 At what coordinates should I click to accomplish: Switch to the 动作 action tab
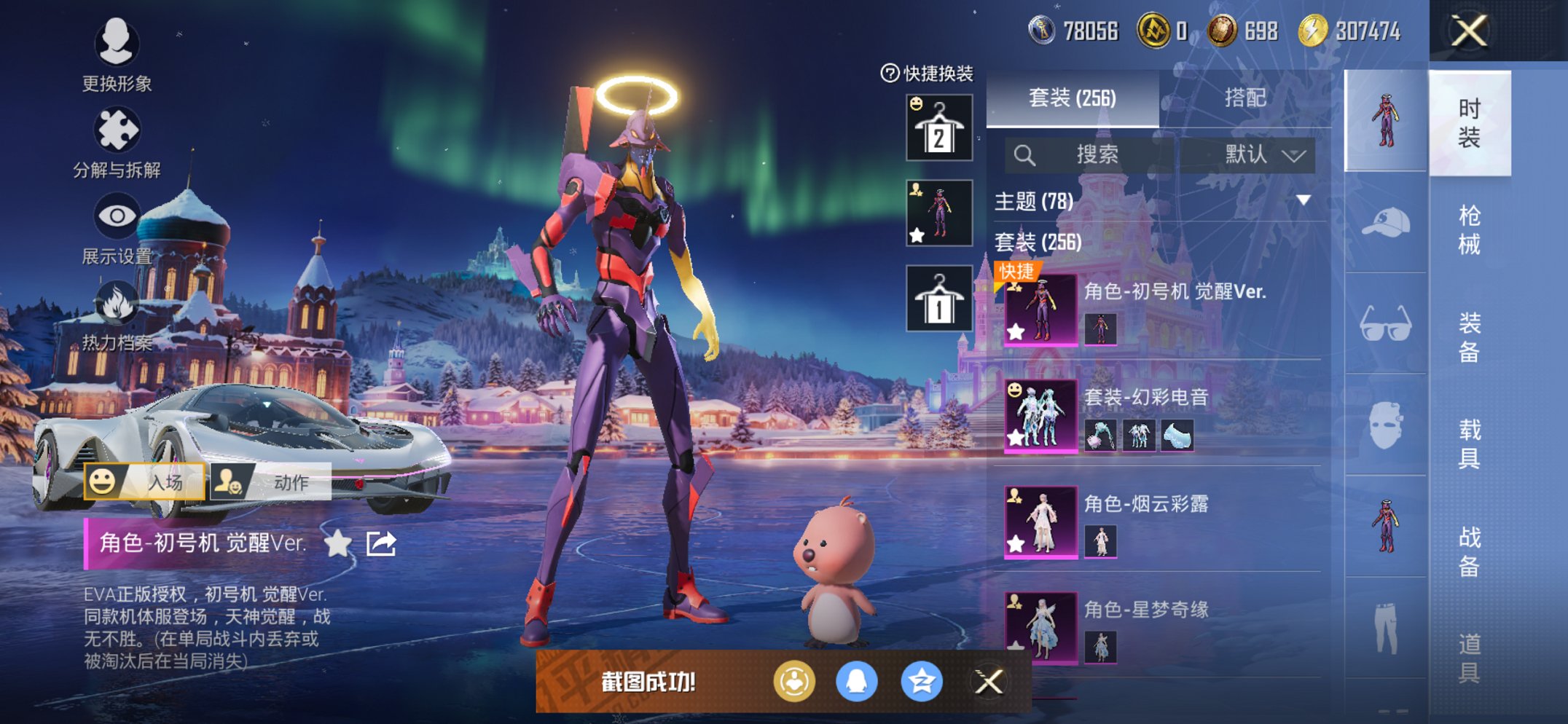[x=270, y=481]
